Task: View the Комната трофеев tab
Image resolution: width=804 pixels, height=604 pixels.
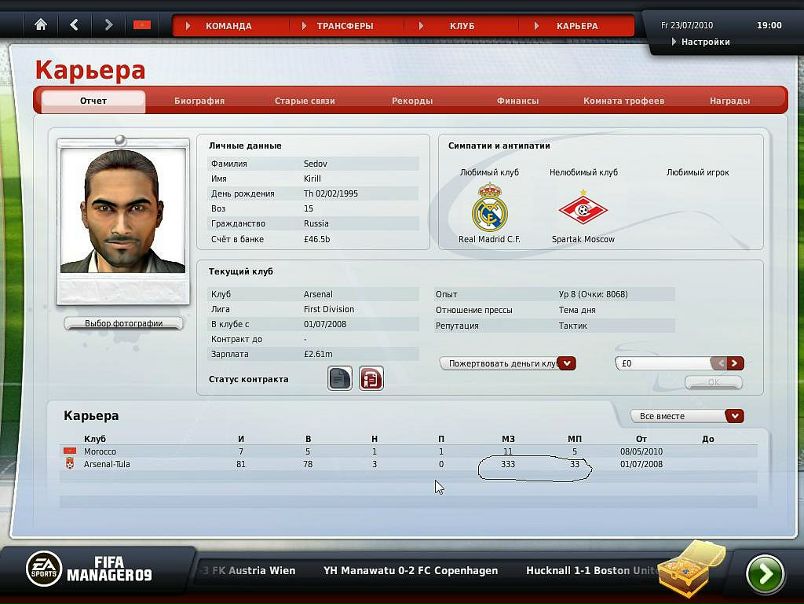Action: point(624,101)
